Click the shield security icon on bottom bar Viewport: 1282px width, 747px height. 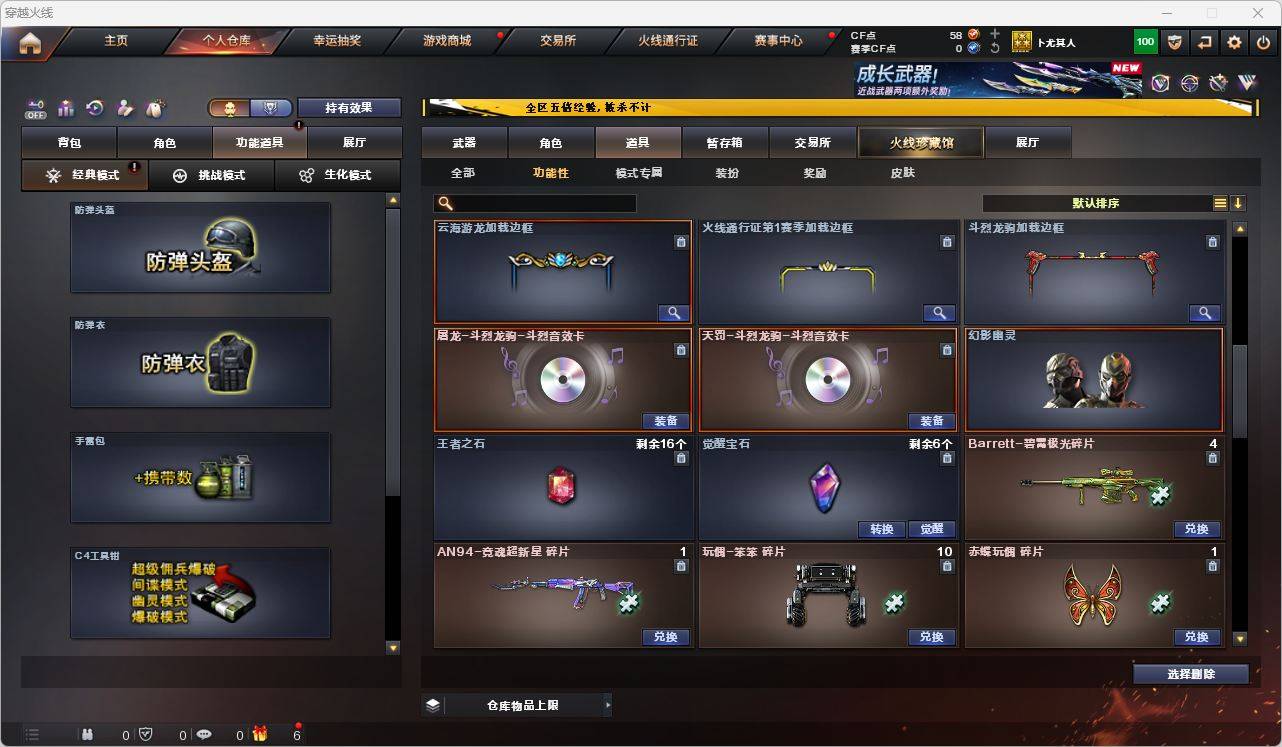click(x=145, y=733)
